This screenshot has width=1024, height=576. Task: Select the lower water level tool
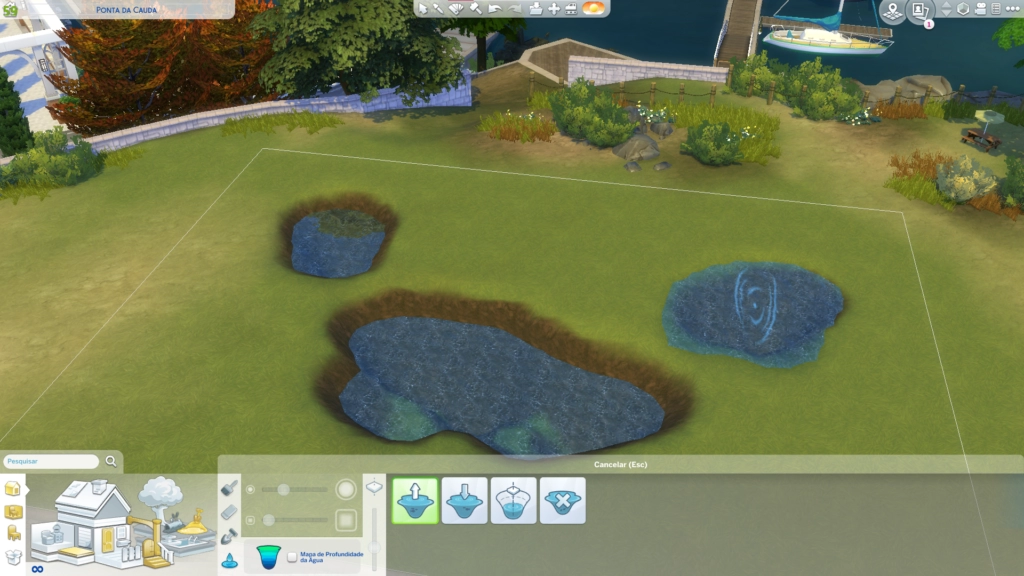point(464,500)
